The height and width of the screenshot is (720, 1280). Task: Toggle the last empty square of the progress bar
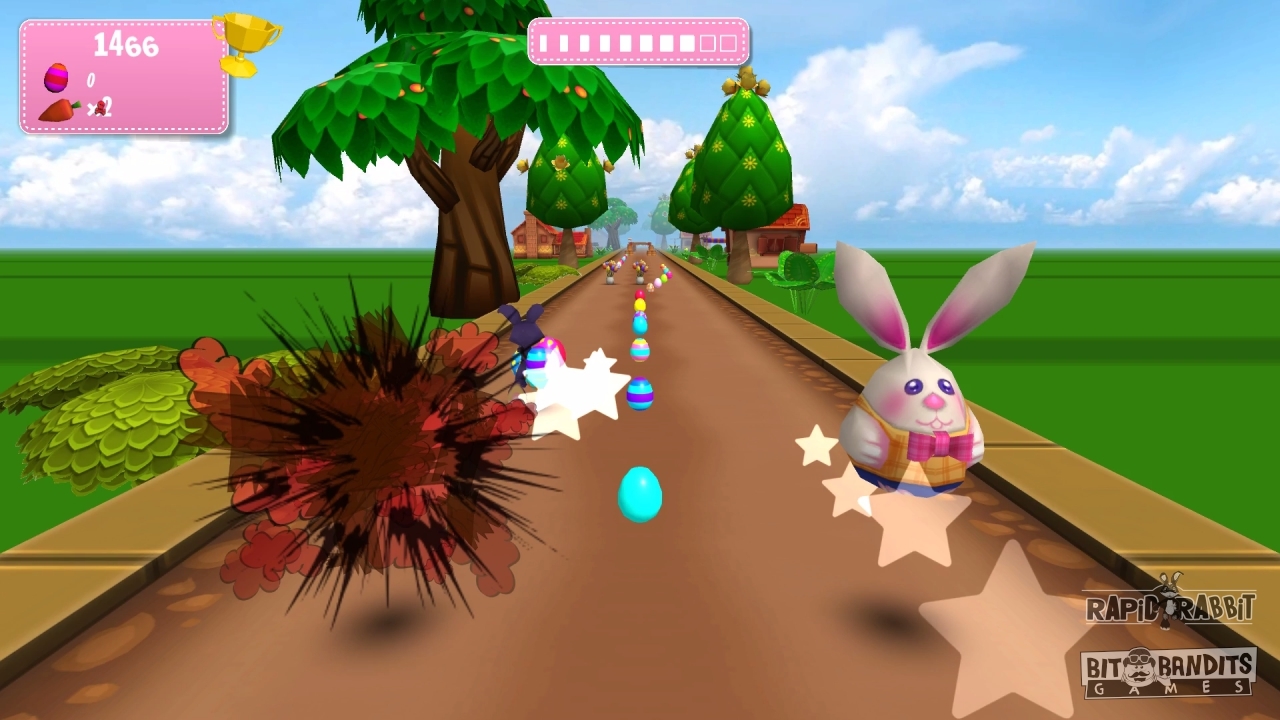(728, 43)
